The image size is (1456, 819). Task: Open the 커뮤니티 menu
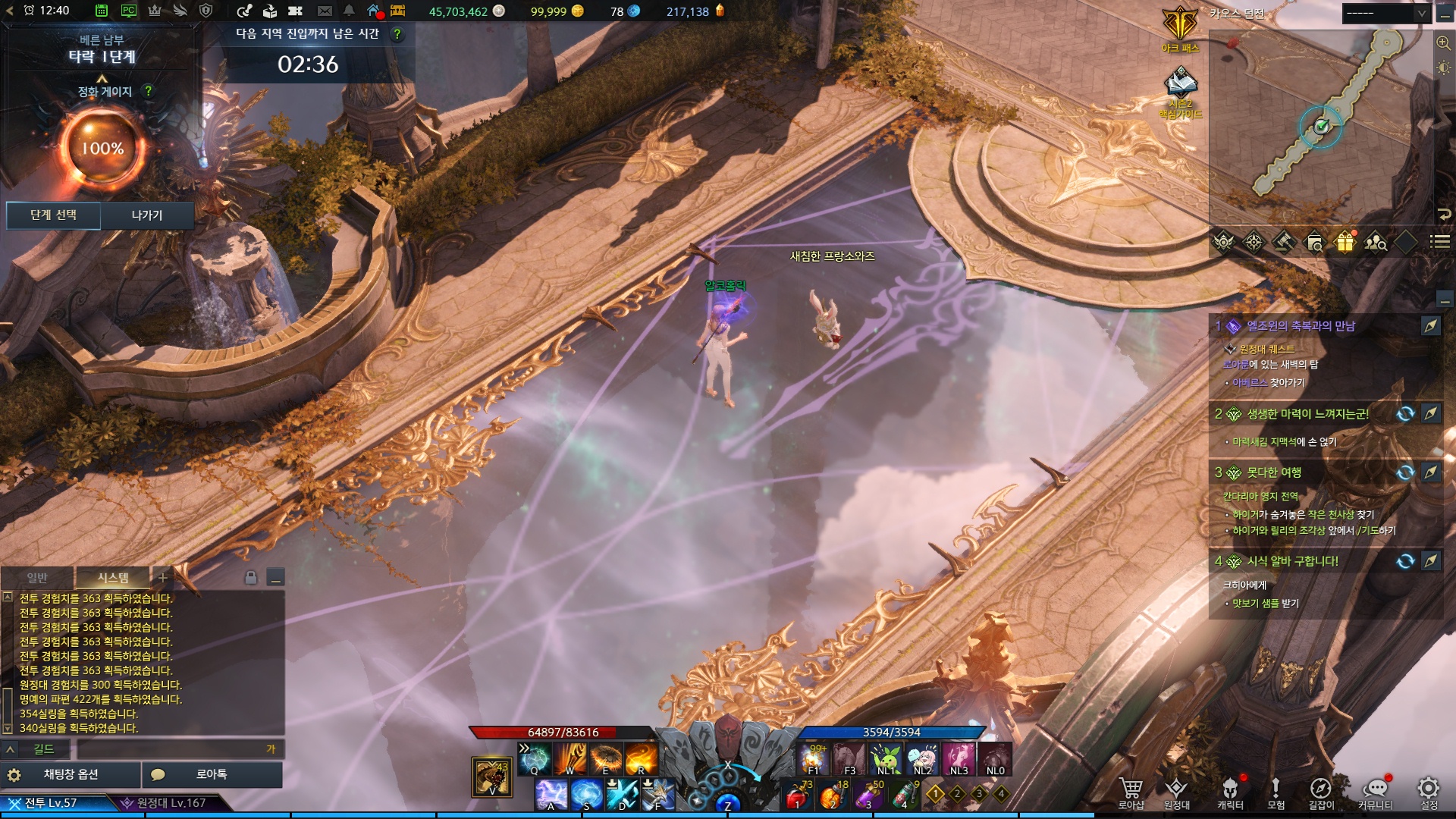pyautogui.click(x=1375, y=792)
